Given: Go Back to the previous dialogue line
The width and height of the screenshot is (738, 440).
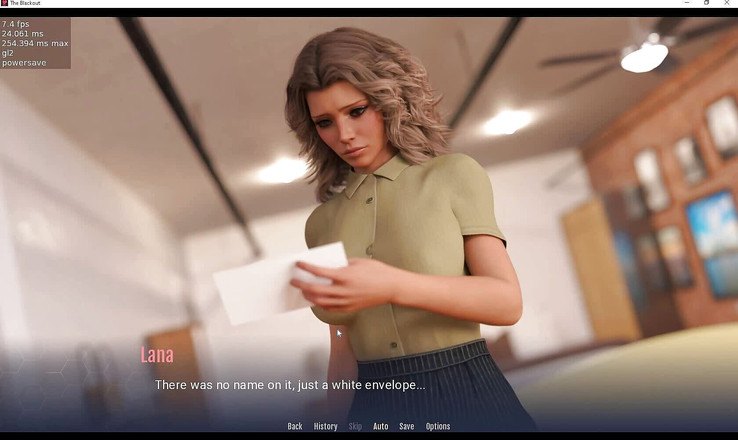Looking at the screenshot, I should tap(295, 426).
